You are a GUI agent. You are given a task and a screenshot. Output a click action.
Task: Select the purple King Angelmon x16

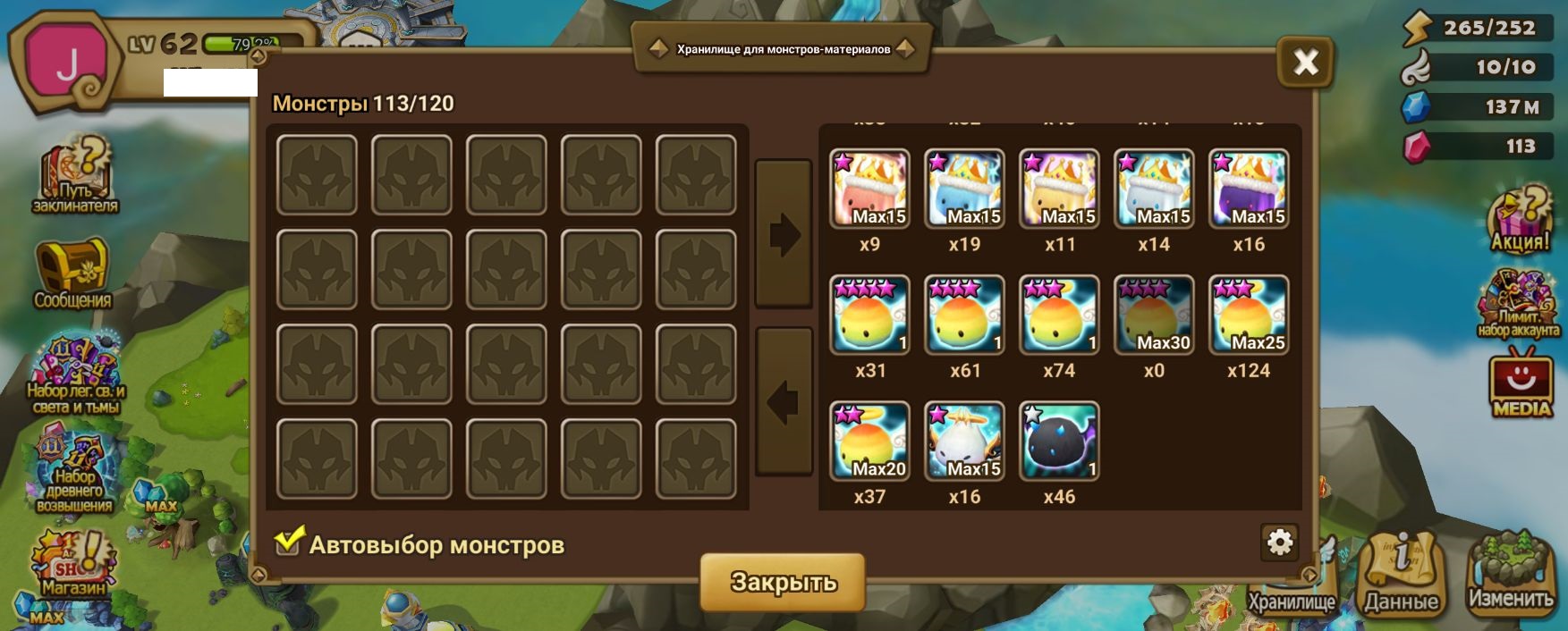click(1249, 189)
